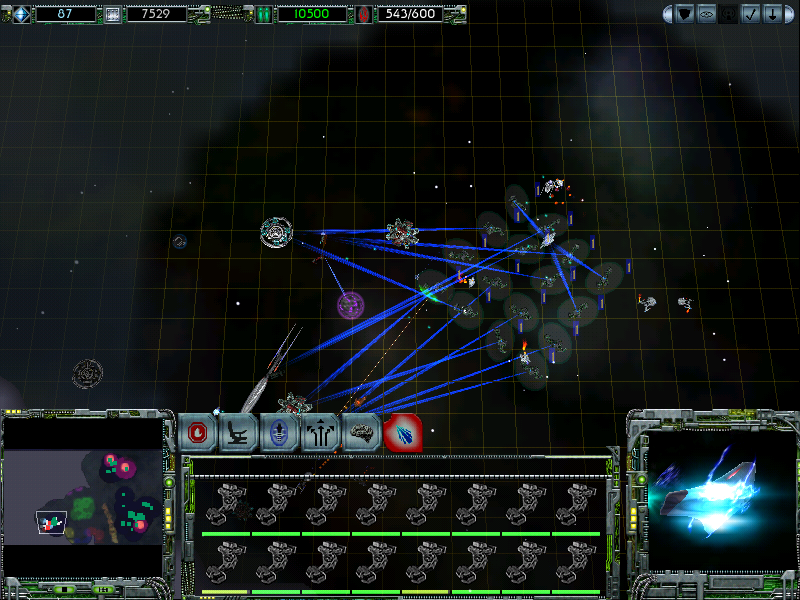Activate the red special attack ability icon

point(402,432)
